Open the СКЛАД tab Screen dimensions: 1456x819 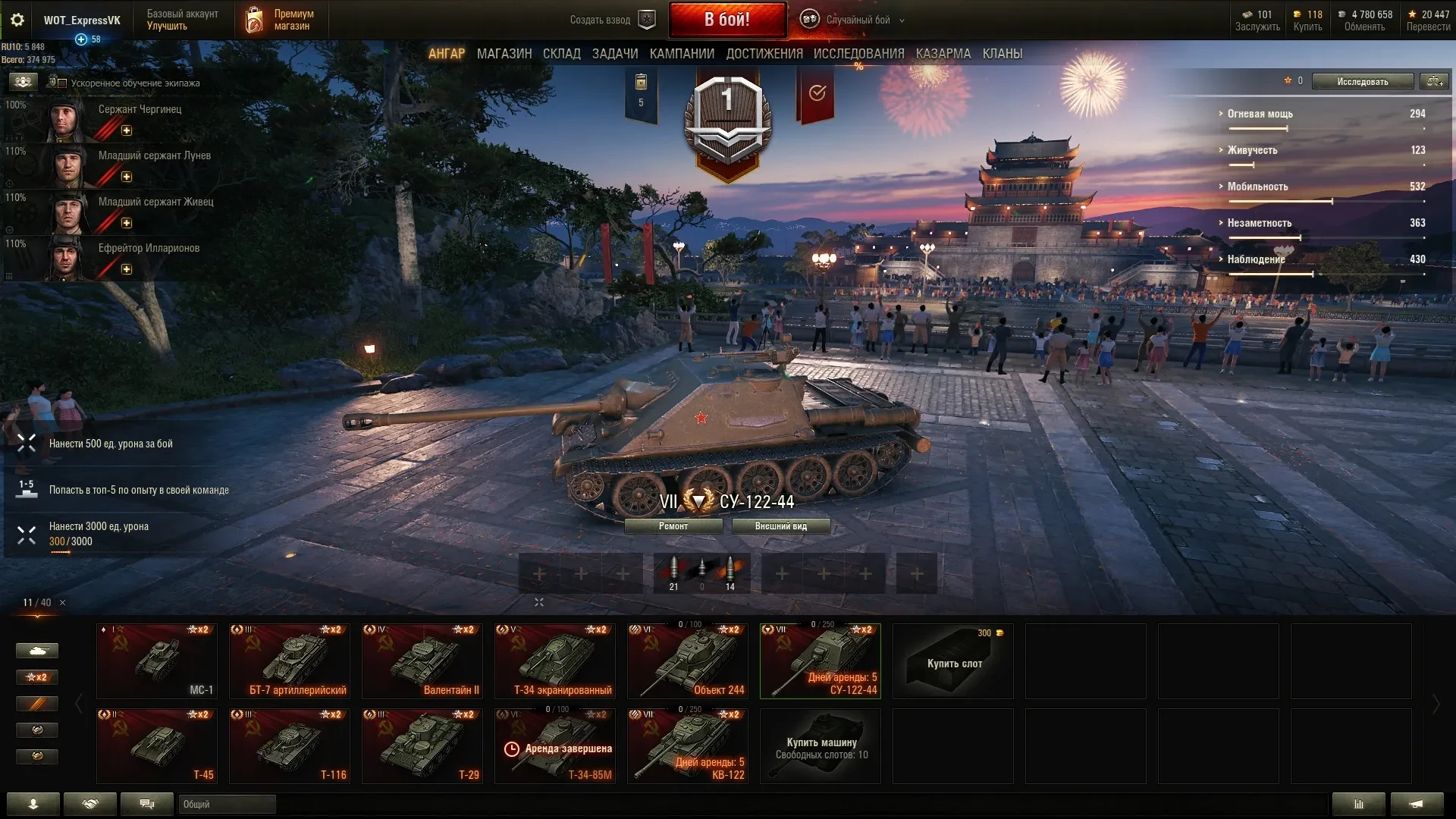point(561,54)
